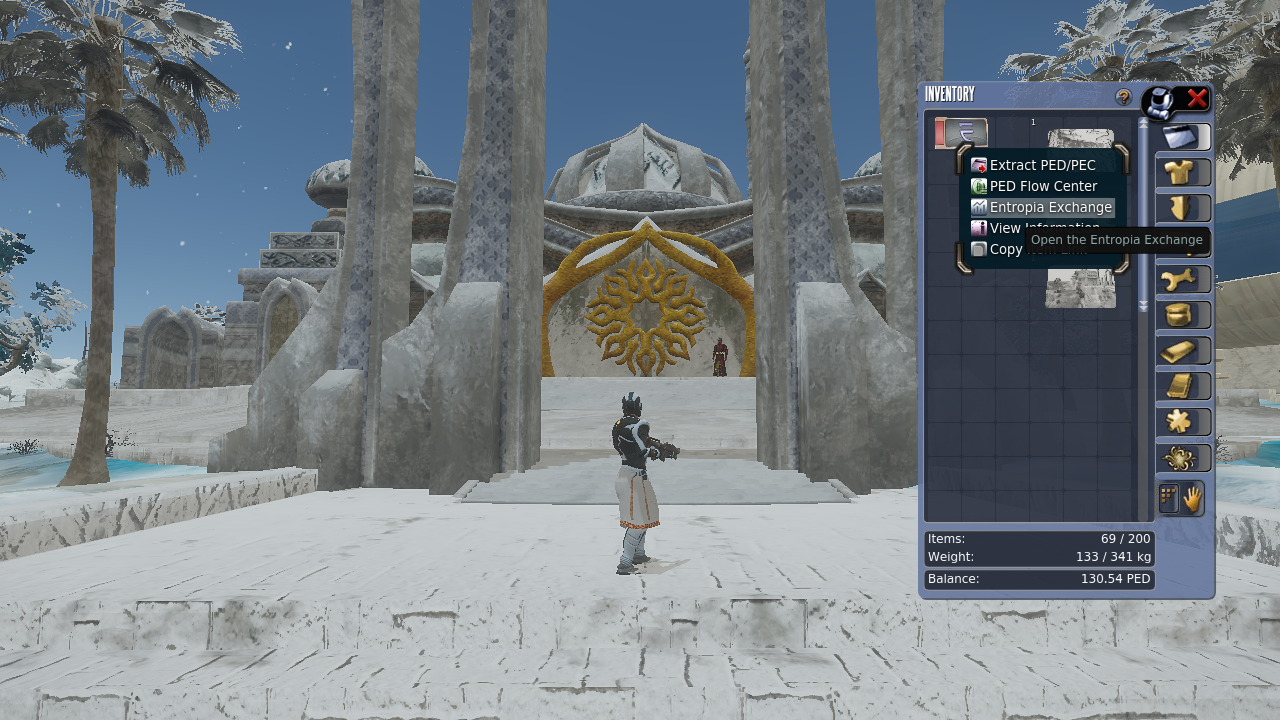Open the inventory help question mark
1280x720 pixels.
[x=1124, y=97]
